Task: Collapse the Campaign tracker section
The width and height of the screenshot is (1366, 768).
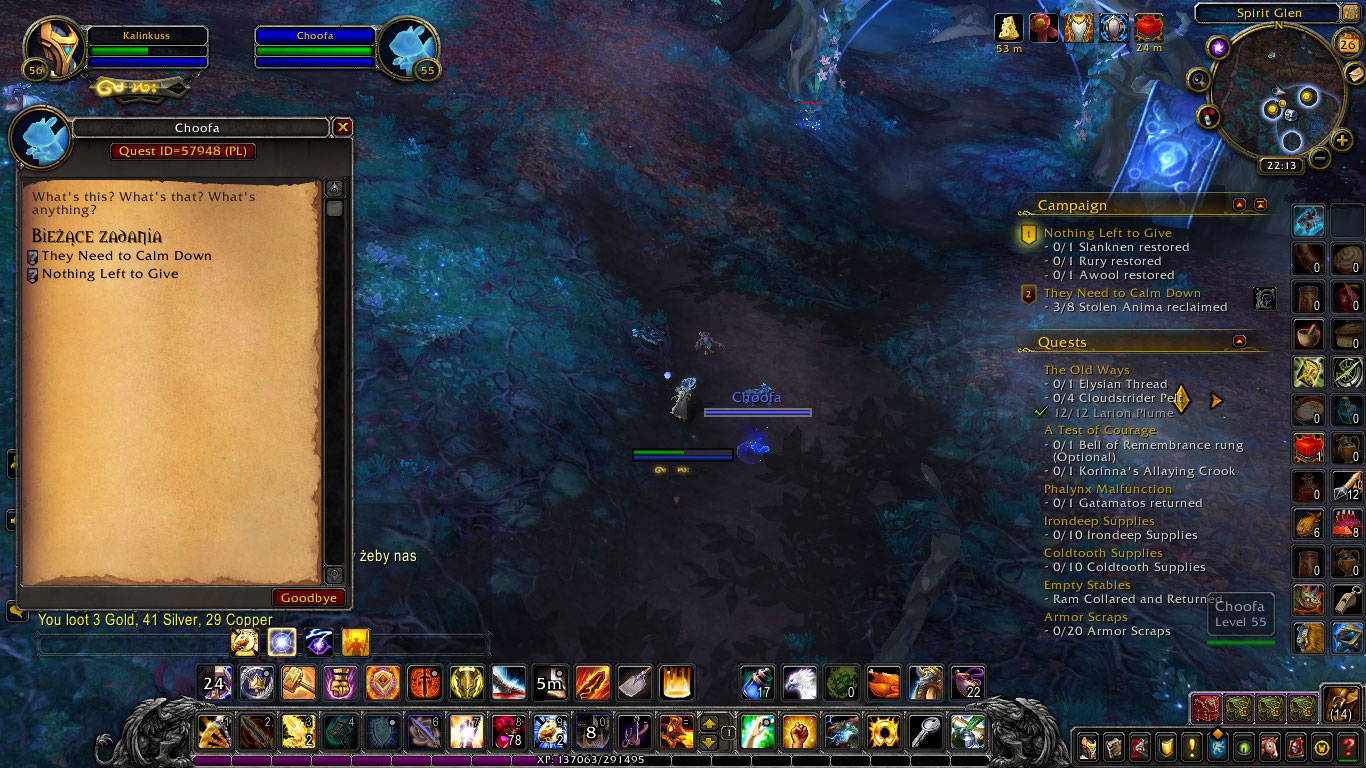Action: 1239,205
